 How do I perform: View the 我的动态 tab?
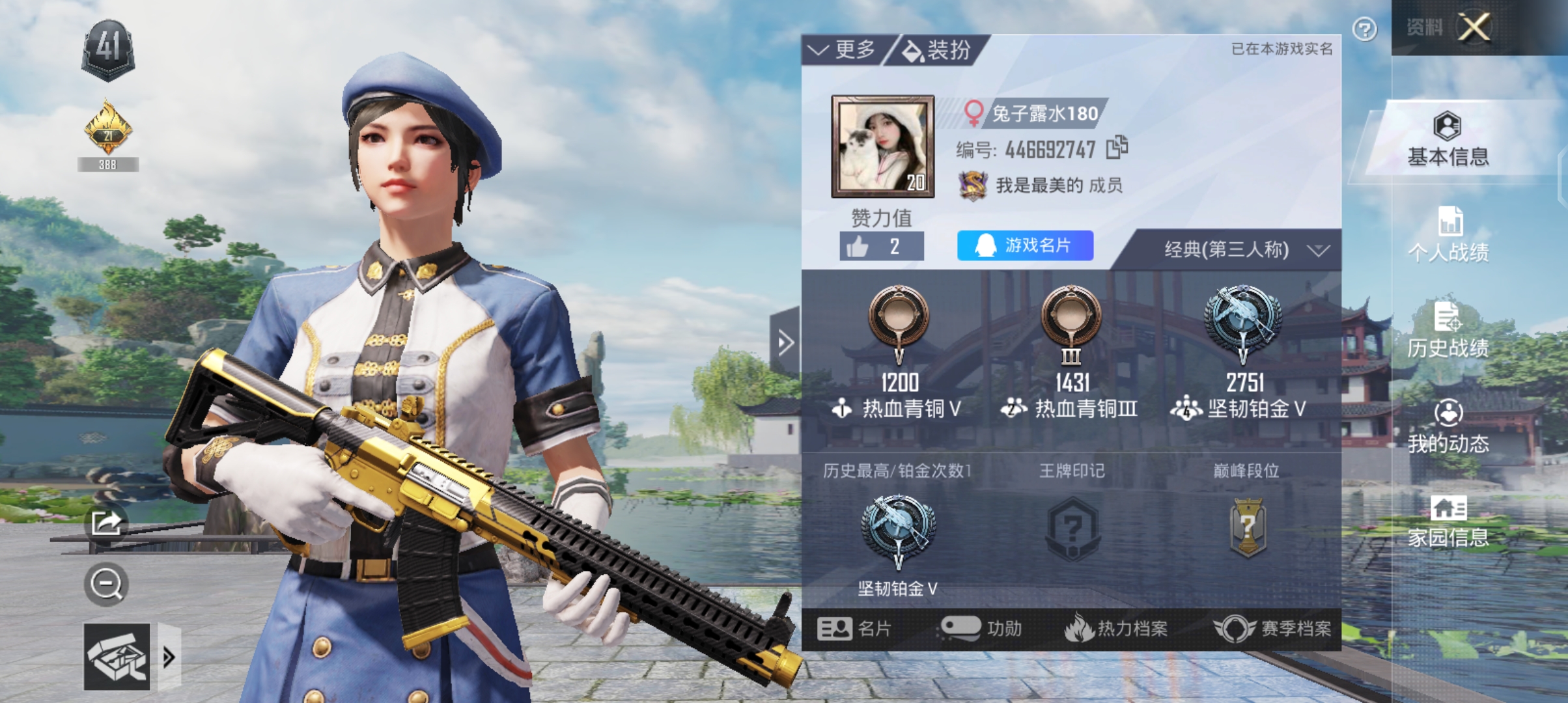click(1448, 426)
